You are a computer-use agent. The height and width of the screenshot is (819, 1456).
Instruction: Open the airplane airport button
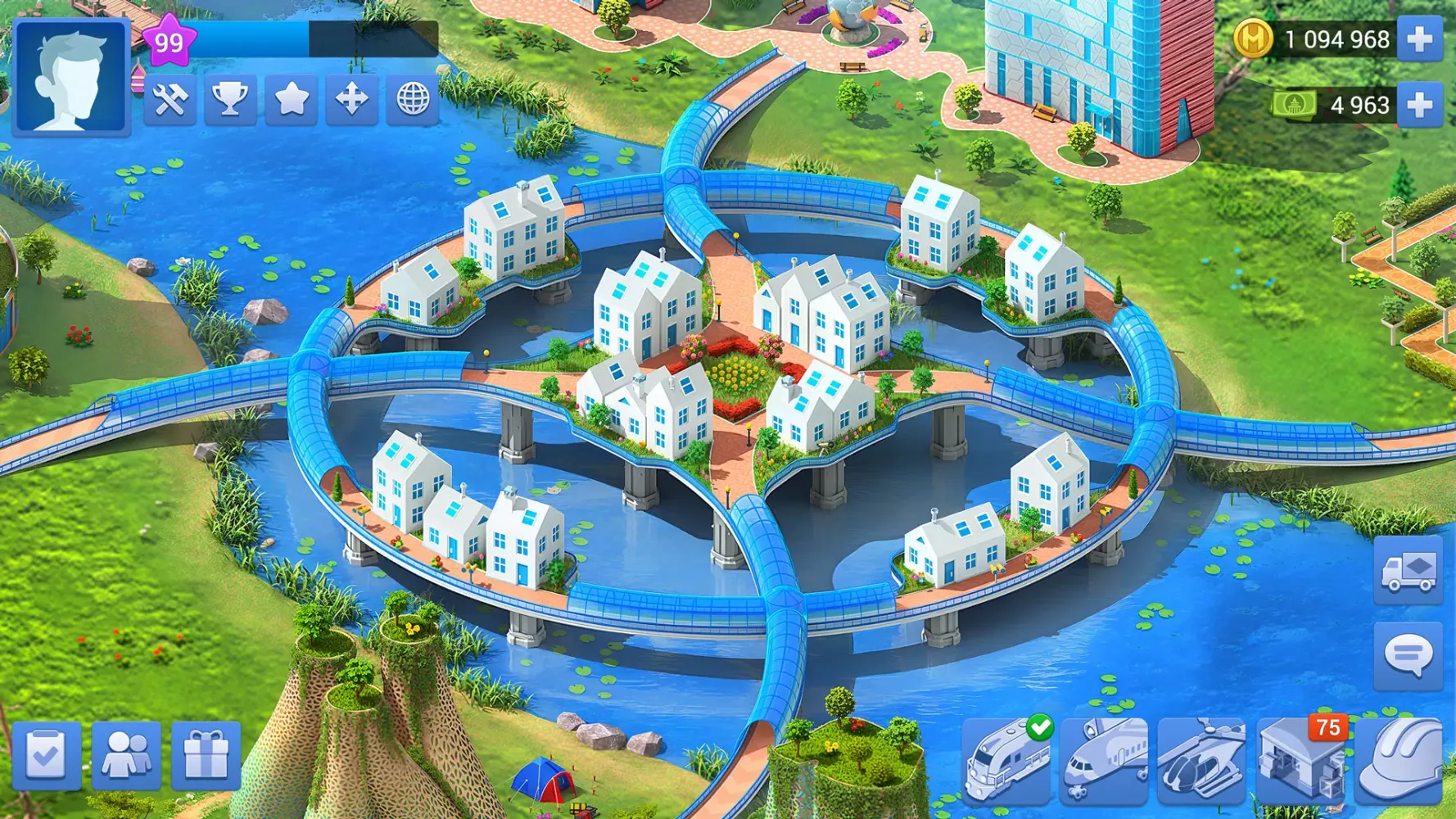(x=1105, y=759)
